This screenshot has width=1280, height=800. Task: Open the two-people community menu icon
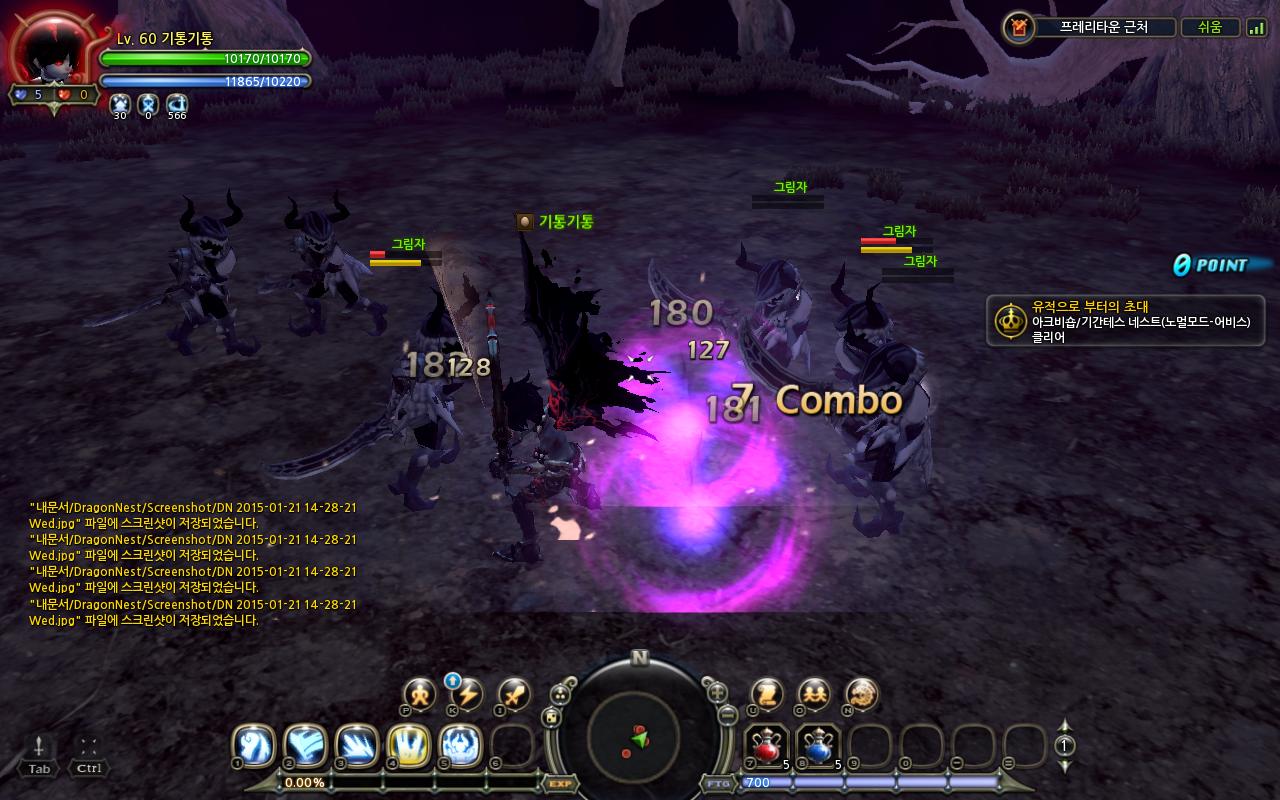click(x=814, y=694)
